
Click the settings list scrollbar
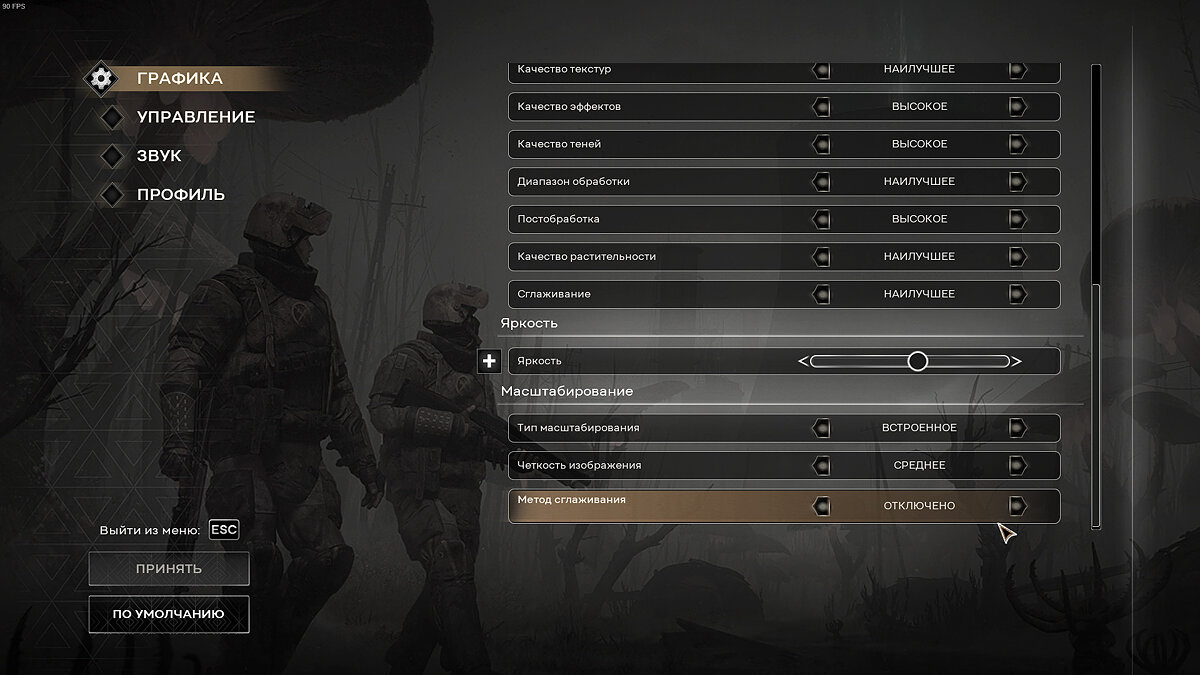(1096, 400)
